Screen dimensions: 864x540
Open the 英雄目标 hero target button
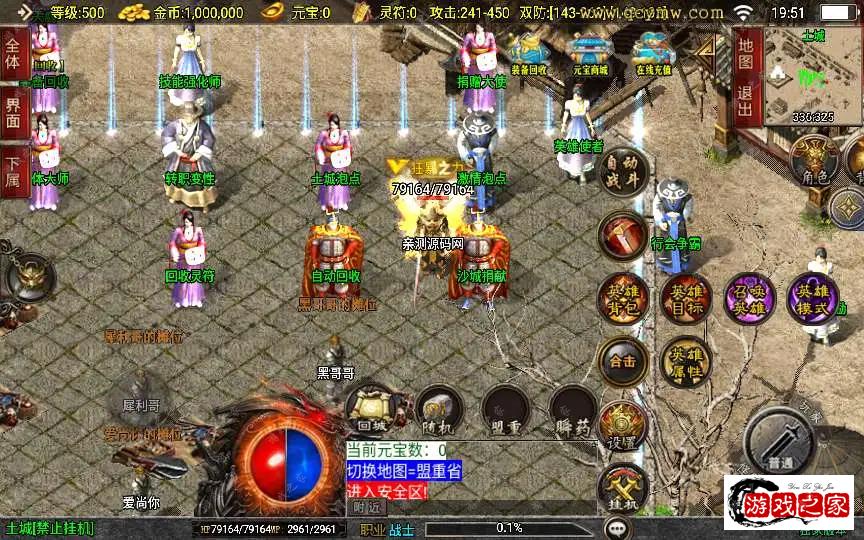pyautogui.click(x=686, y=299)
